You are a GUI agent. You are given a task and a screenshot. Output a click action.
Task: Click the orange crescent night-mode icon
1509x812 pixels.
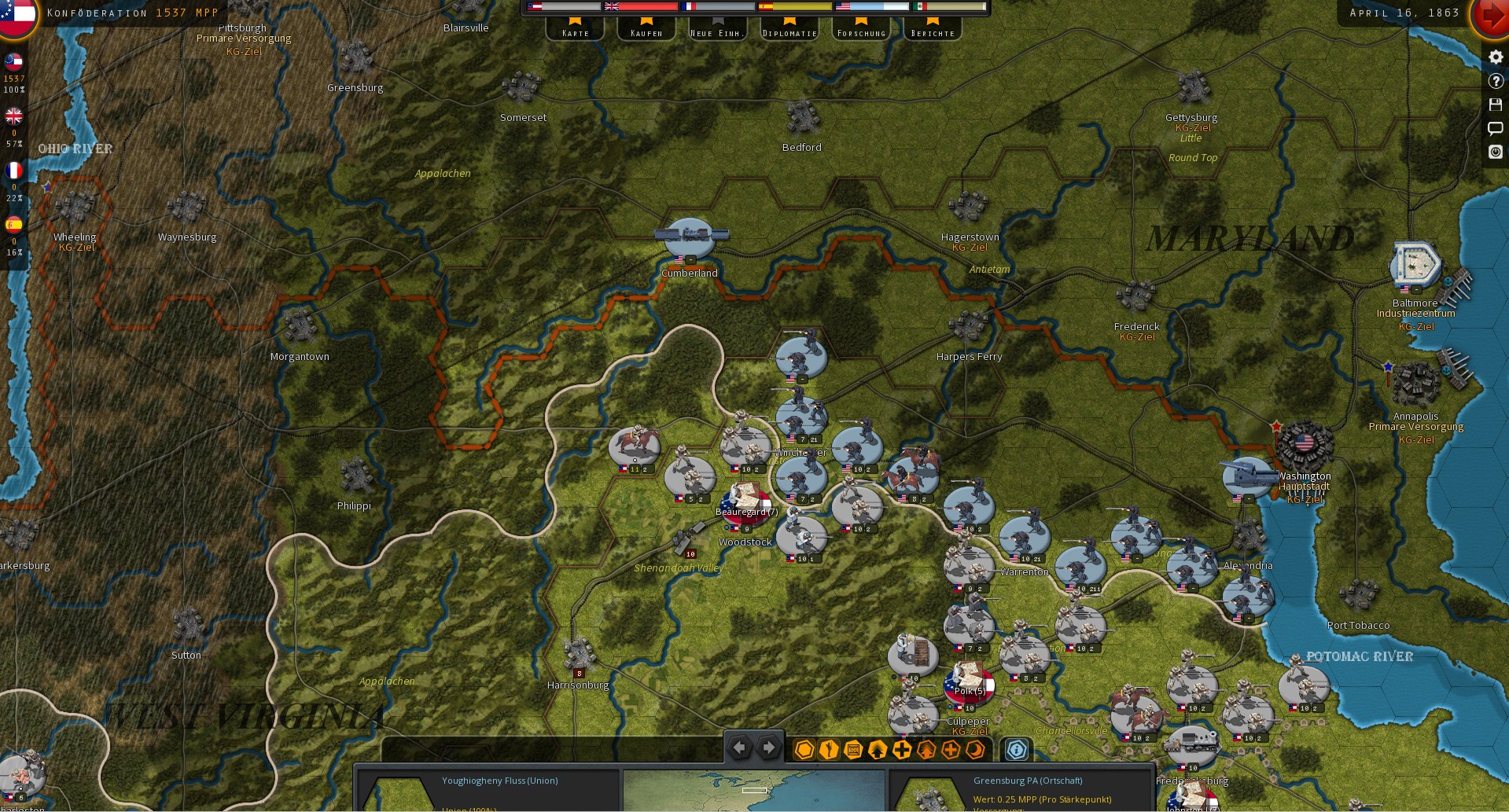pos(976,750)
